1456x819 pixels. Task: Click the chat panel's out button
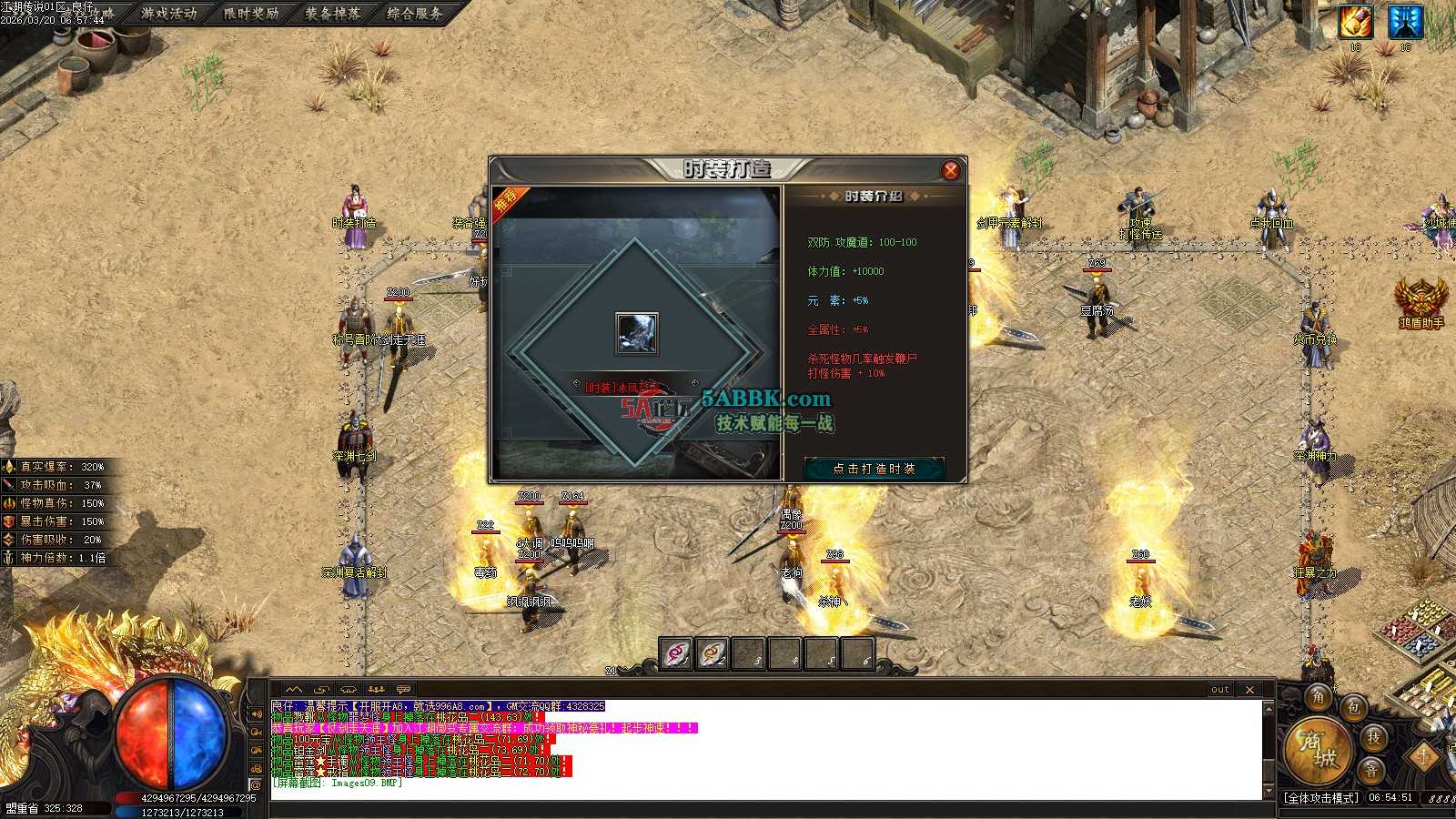tap(1220, 690)
